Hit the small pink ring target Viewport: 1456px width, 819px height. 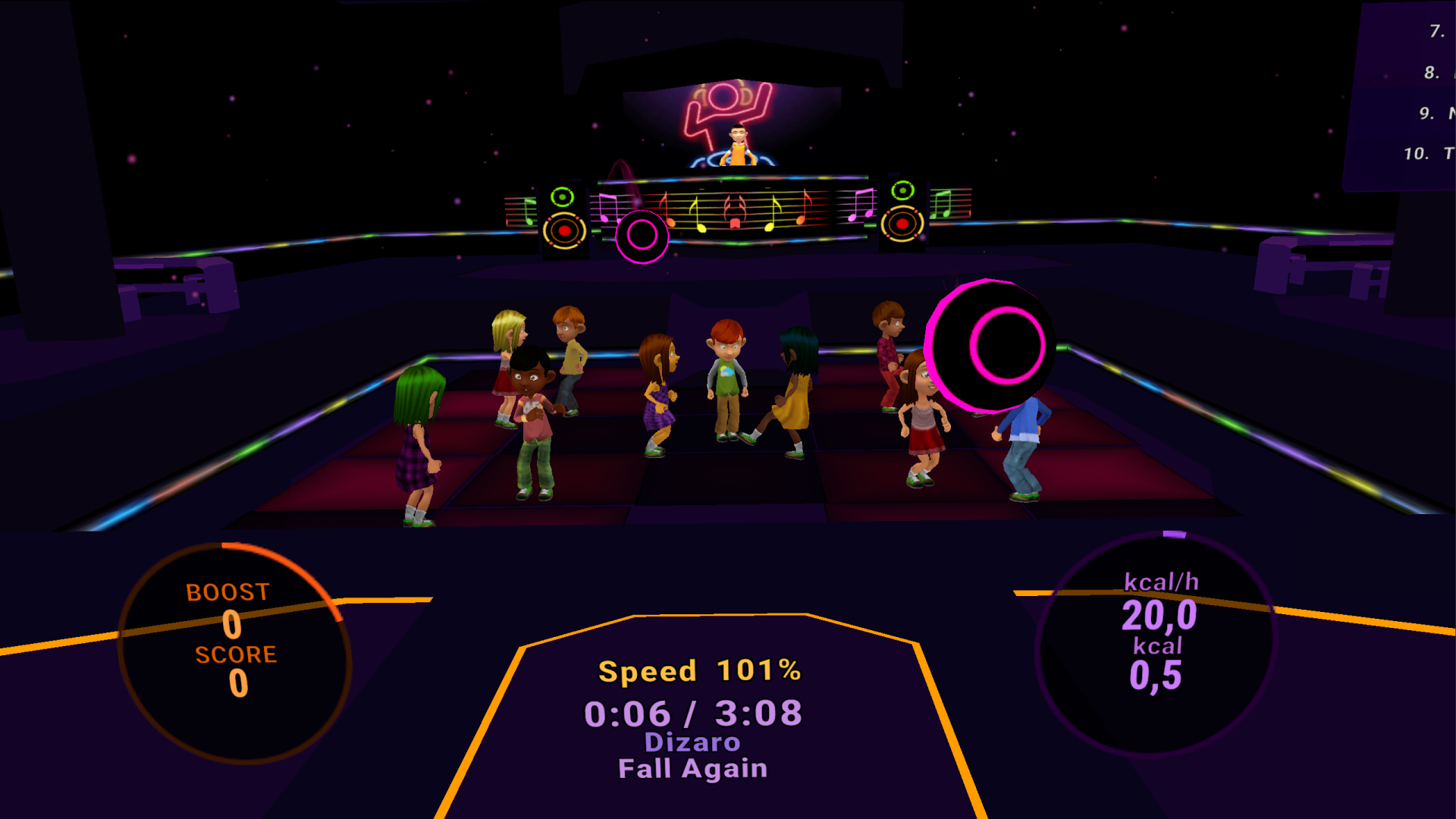coord(642,236)
